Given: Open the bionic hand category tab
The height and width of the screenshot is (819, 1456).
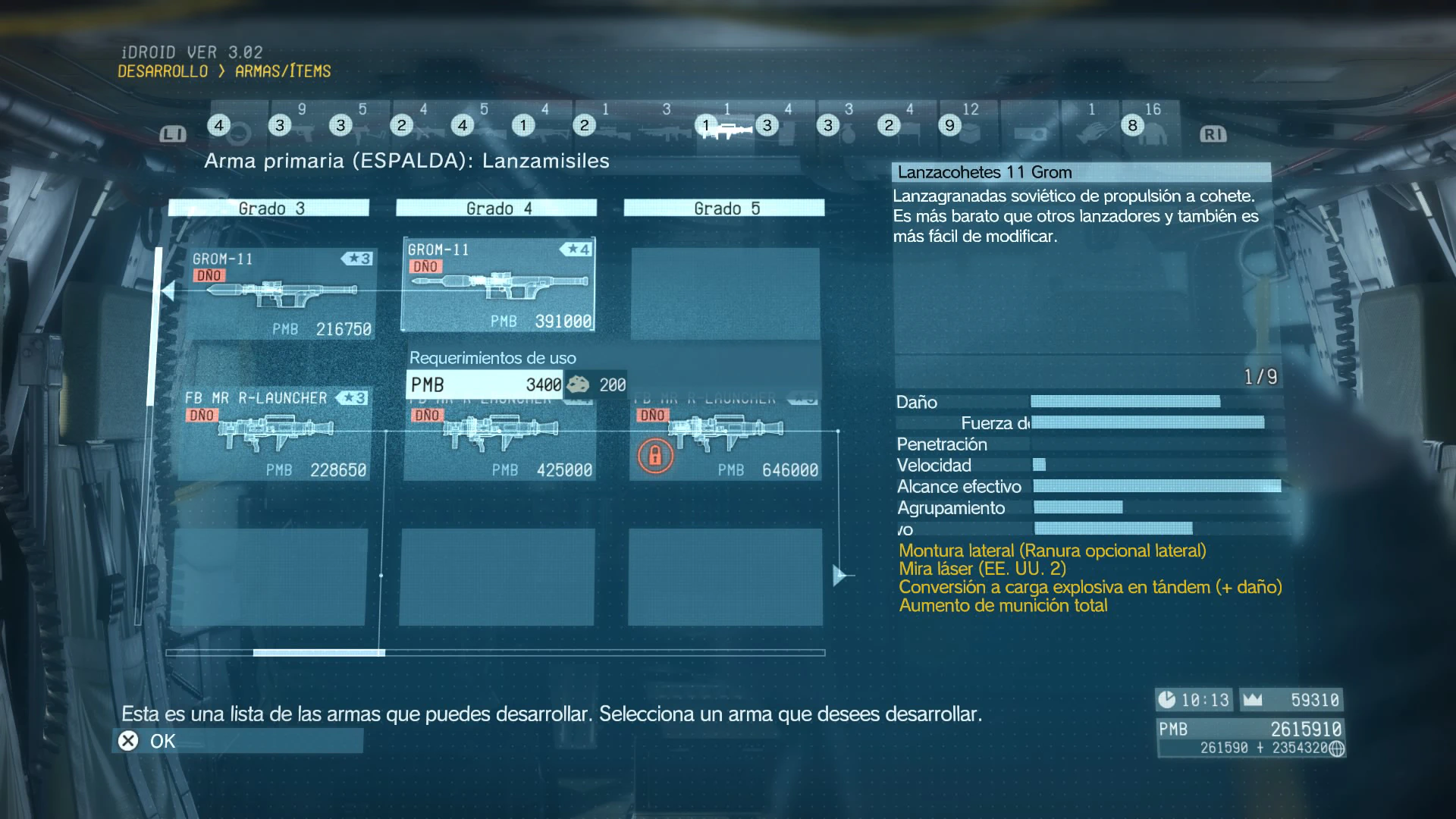Looking at the screenshot, I should click(x=1090, y=129).
